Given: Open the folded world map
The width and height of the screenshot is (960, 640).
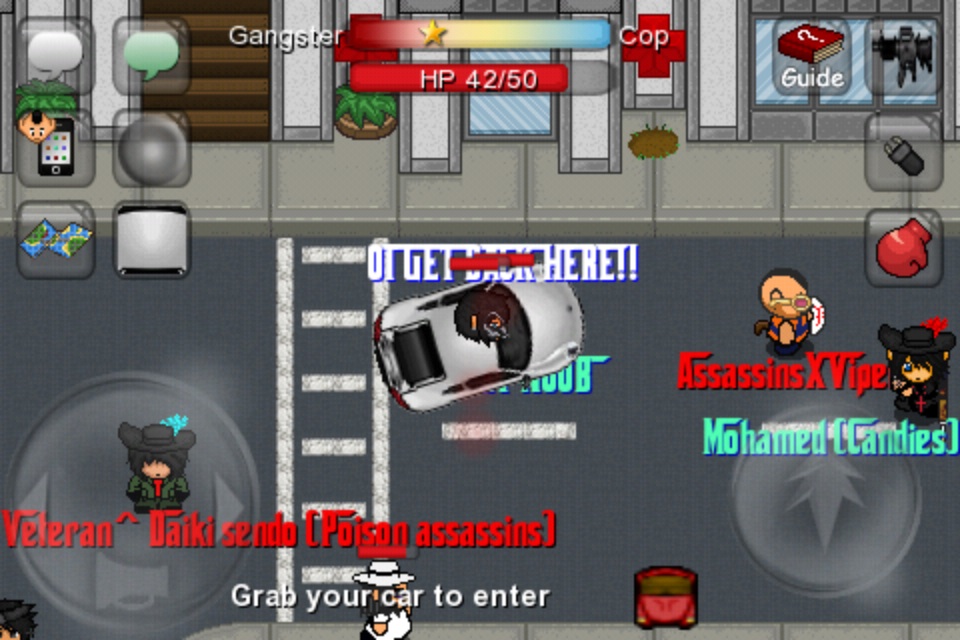Looking at the screenshot, I should (55, 240).
